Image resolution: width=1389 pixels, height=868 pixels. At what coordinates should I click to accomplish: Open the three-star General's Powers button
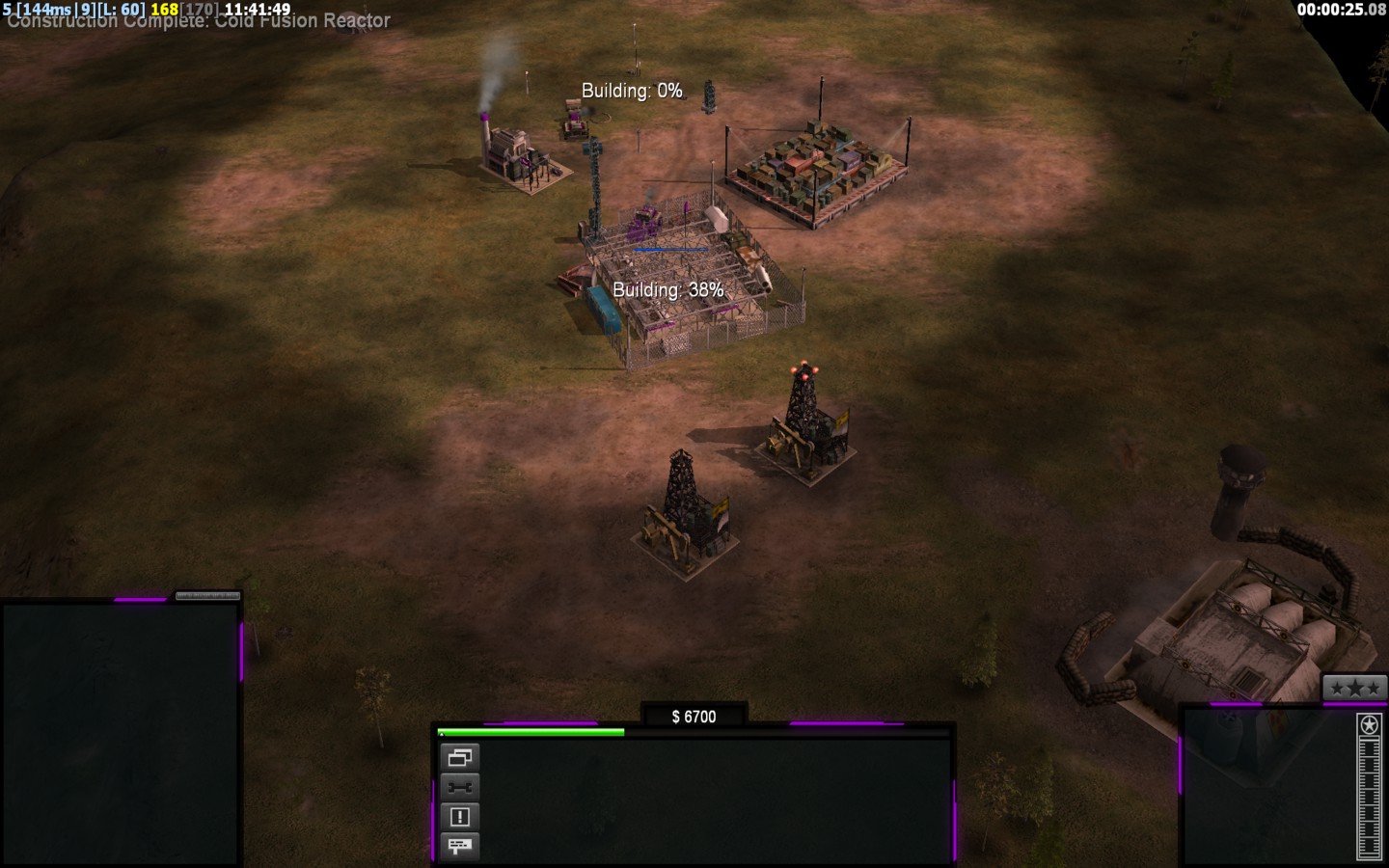click(1354, 688)
